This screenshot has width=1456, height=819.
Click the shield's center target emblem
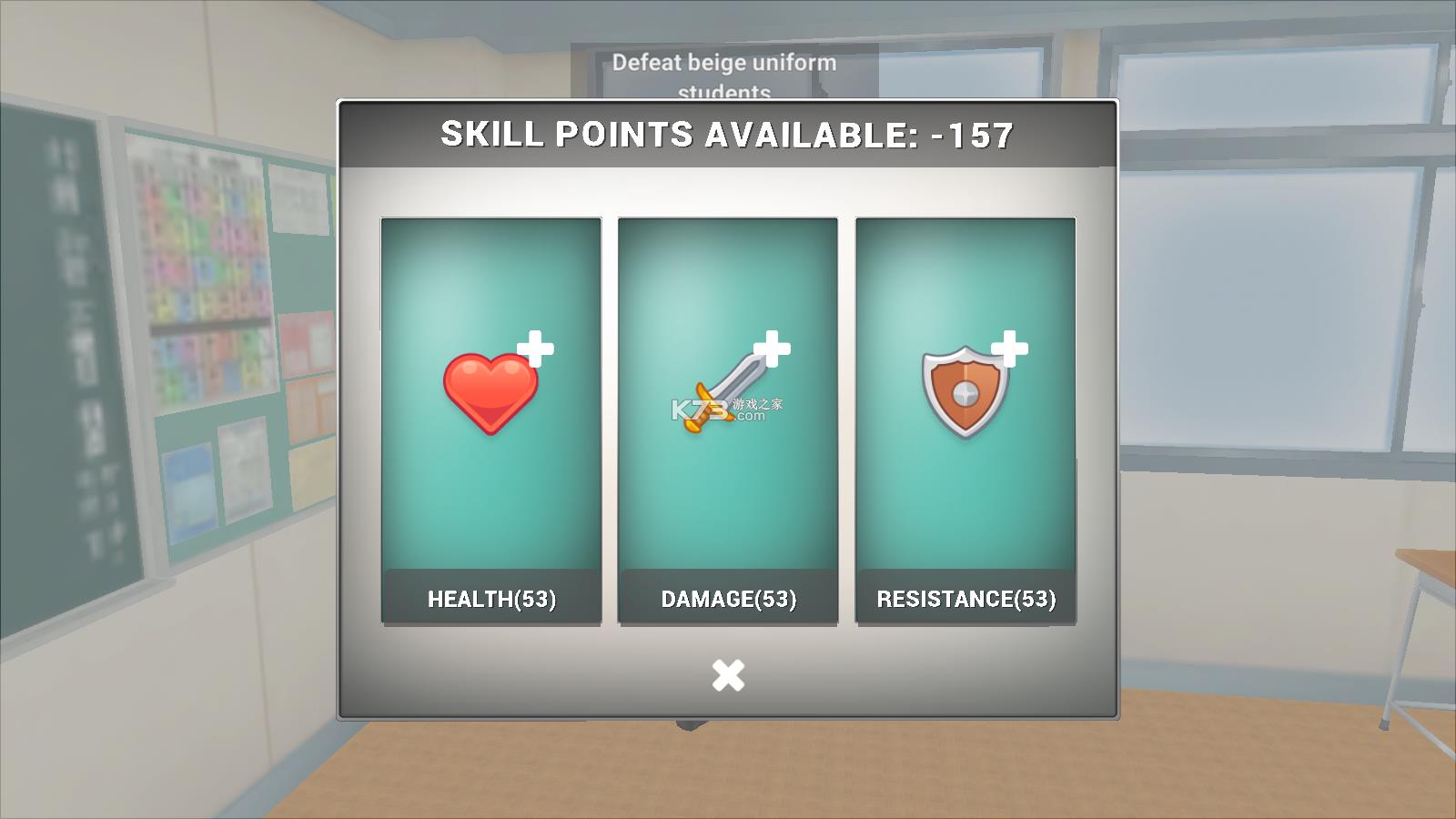(965, 393)
